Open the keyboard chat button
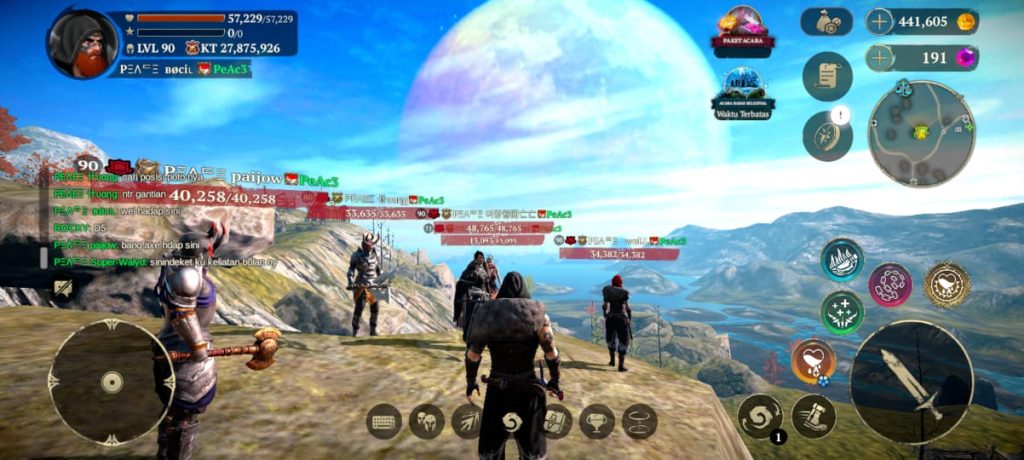This screenshot has width=1024, height=460. pos(385,421)
